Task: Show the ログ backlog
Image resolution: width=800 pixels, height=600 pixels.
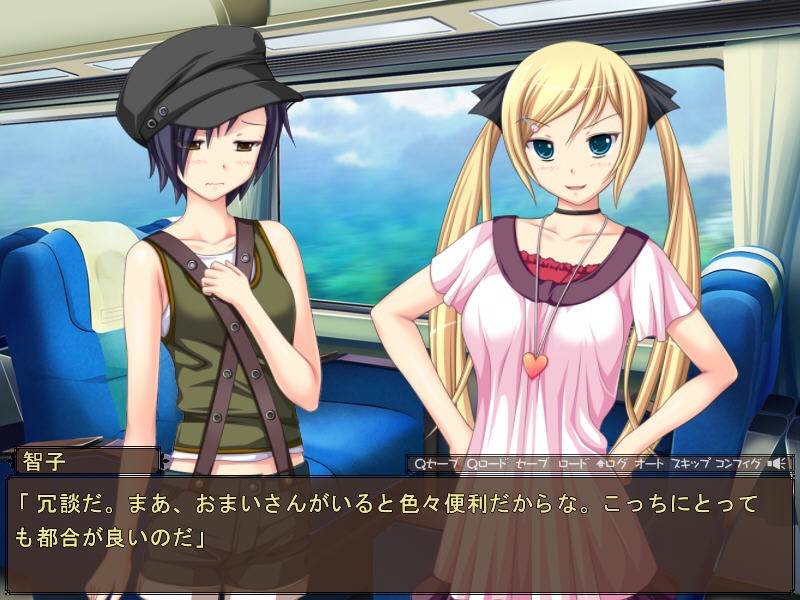Action: [x=614, y=464]
